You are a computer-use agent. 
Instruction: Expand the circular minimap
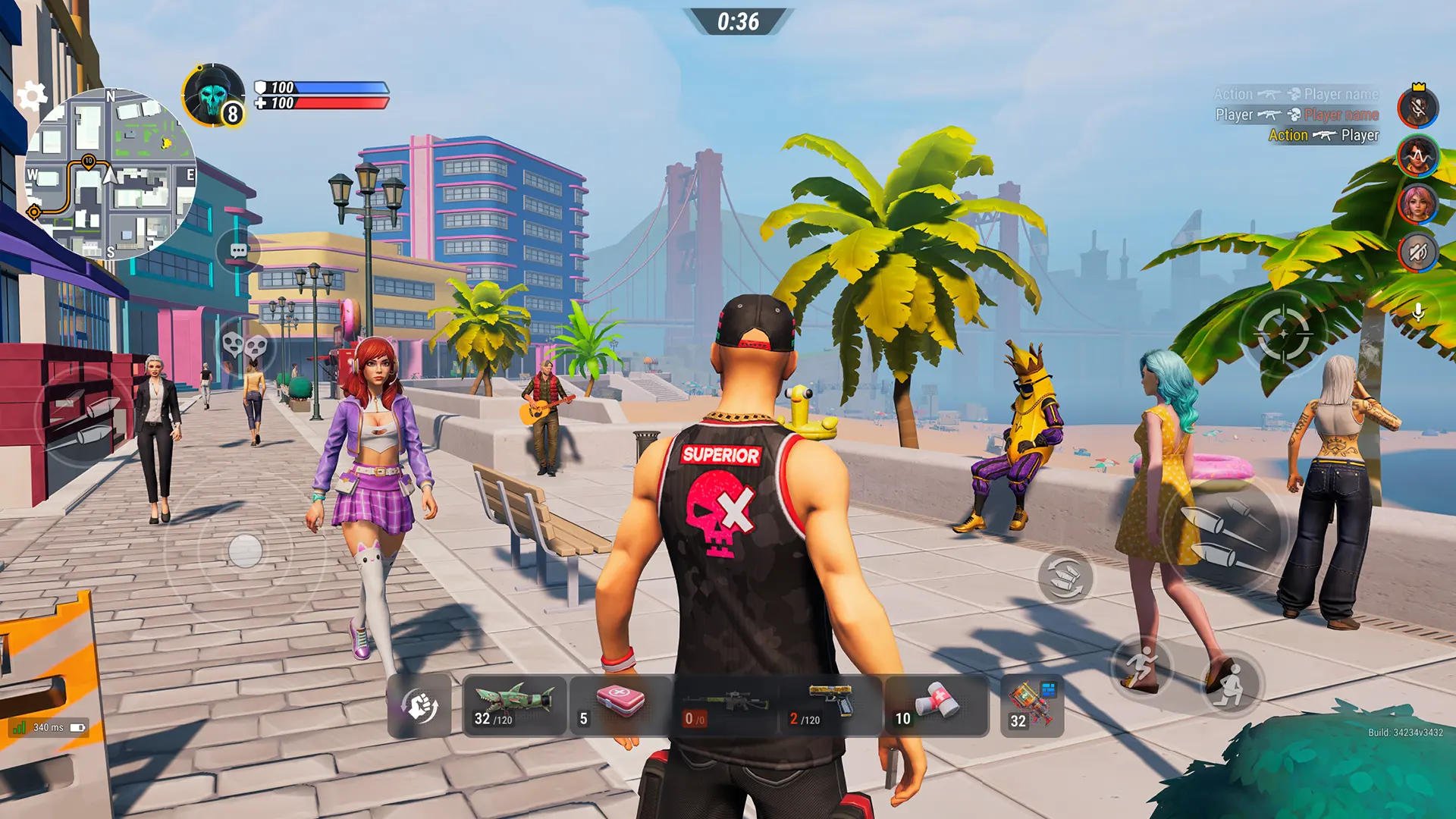[x=111, y=173]
